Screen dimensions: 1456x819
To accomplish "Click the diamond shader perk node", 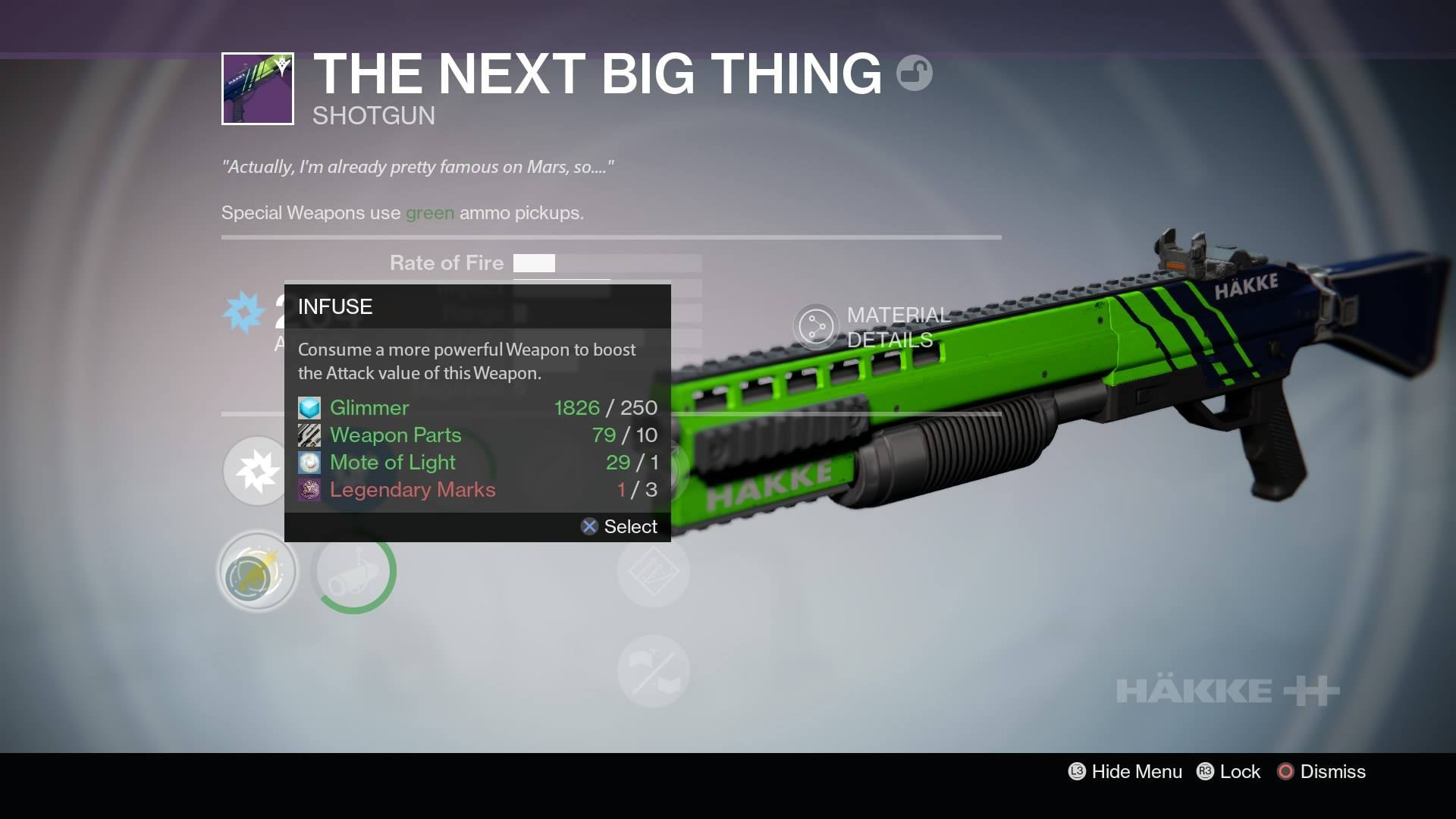I will (x=654, y=571).
